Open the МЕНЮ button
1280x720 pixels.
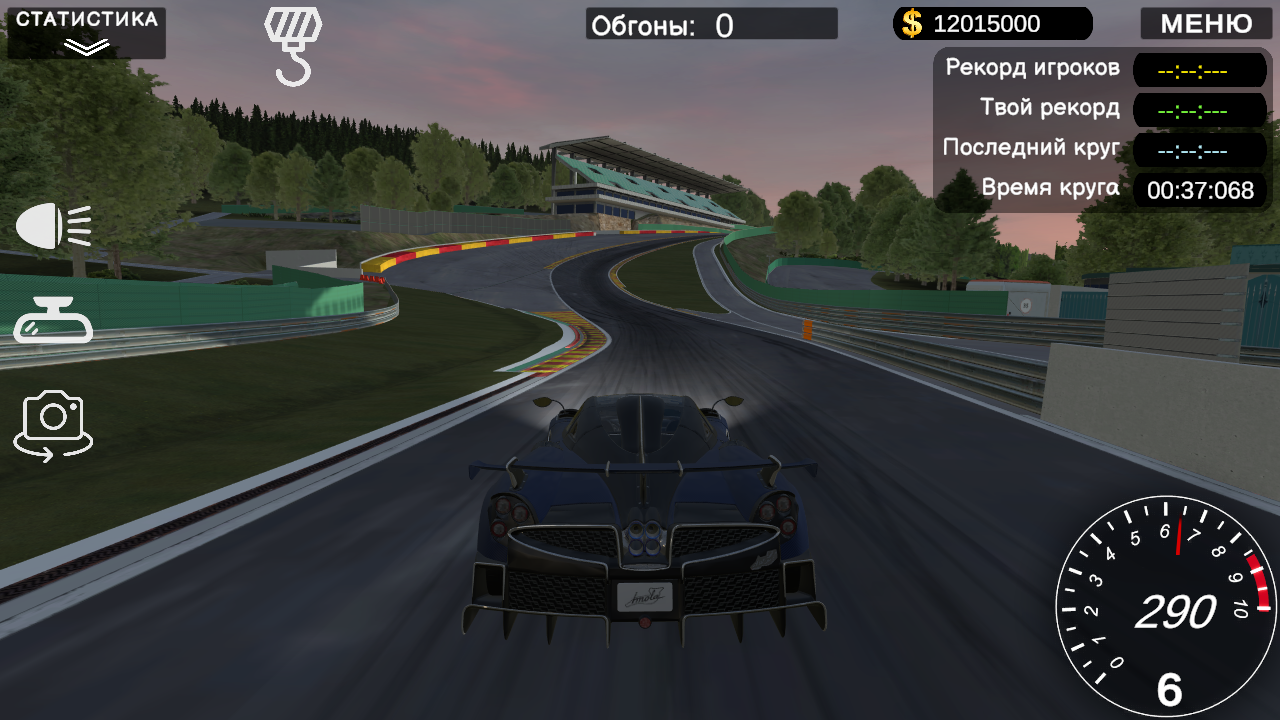coord(1205,24)
